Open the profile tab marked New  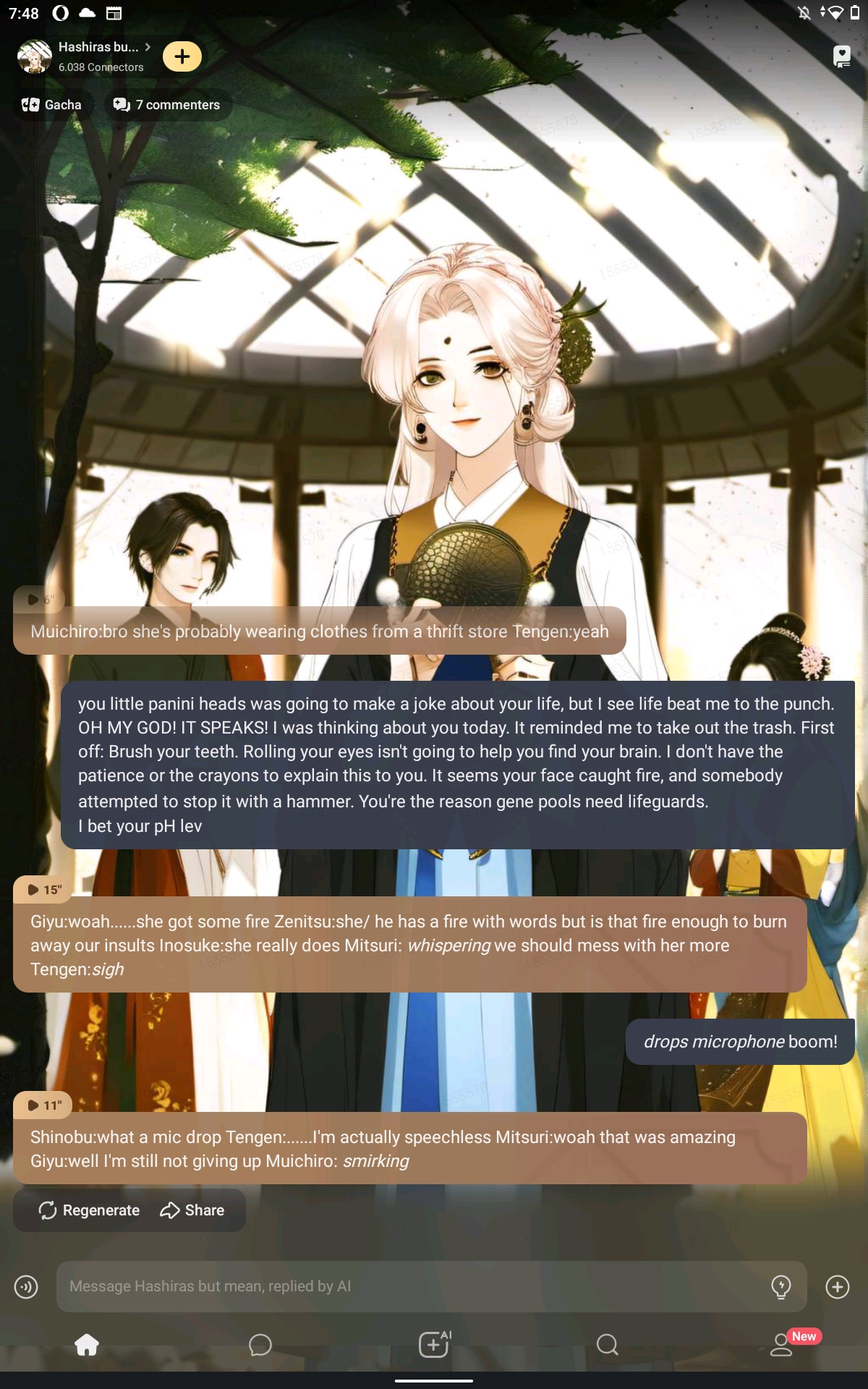[x=783, y=1345]
